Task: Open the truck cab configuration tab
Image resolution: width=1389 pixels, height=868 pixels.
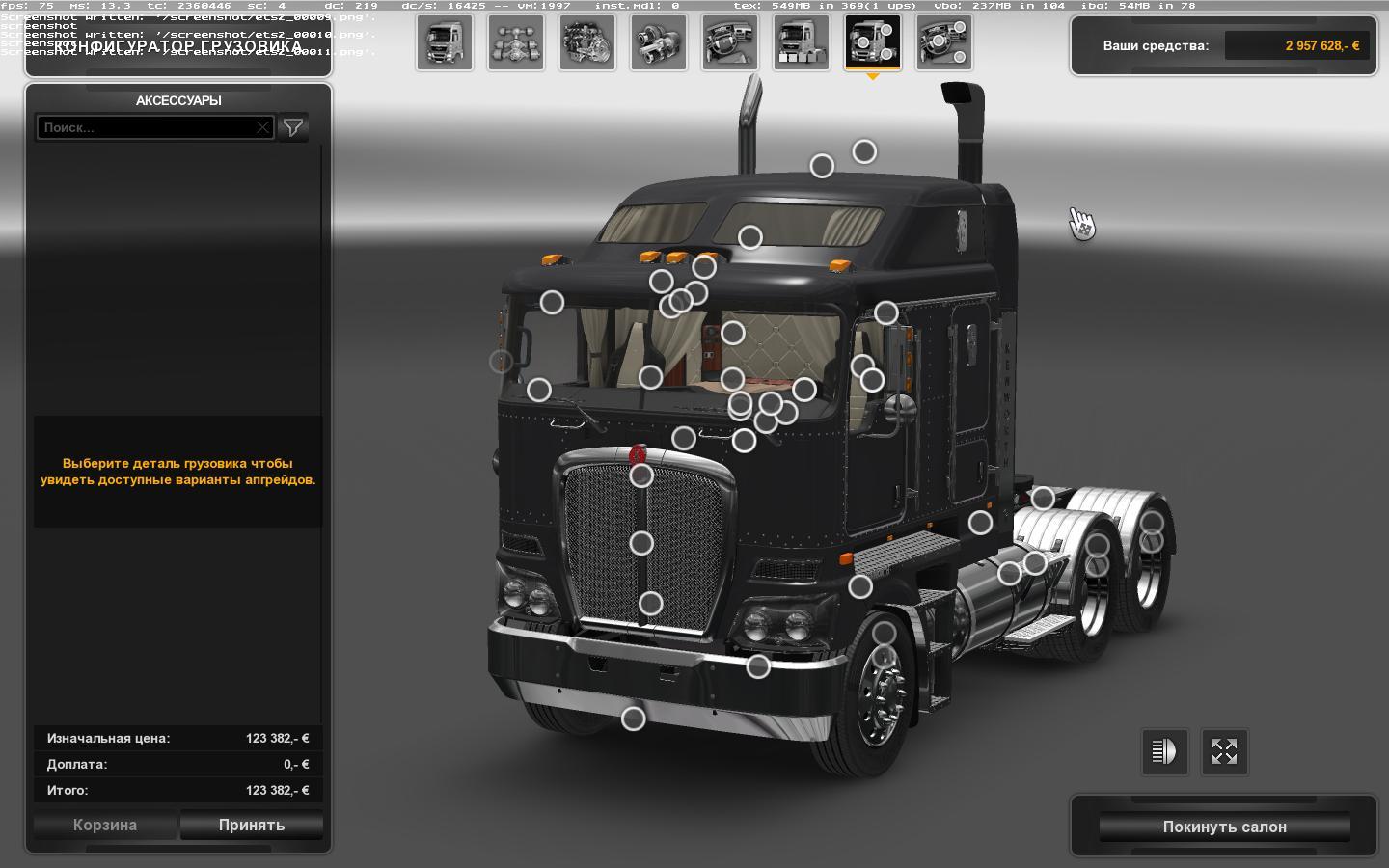Action: [x=445, y=42]
